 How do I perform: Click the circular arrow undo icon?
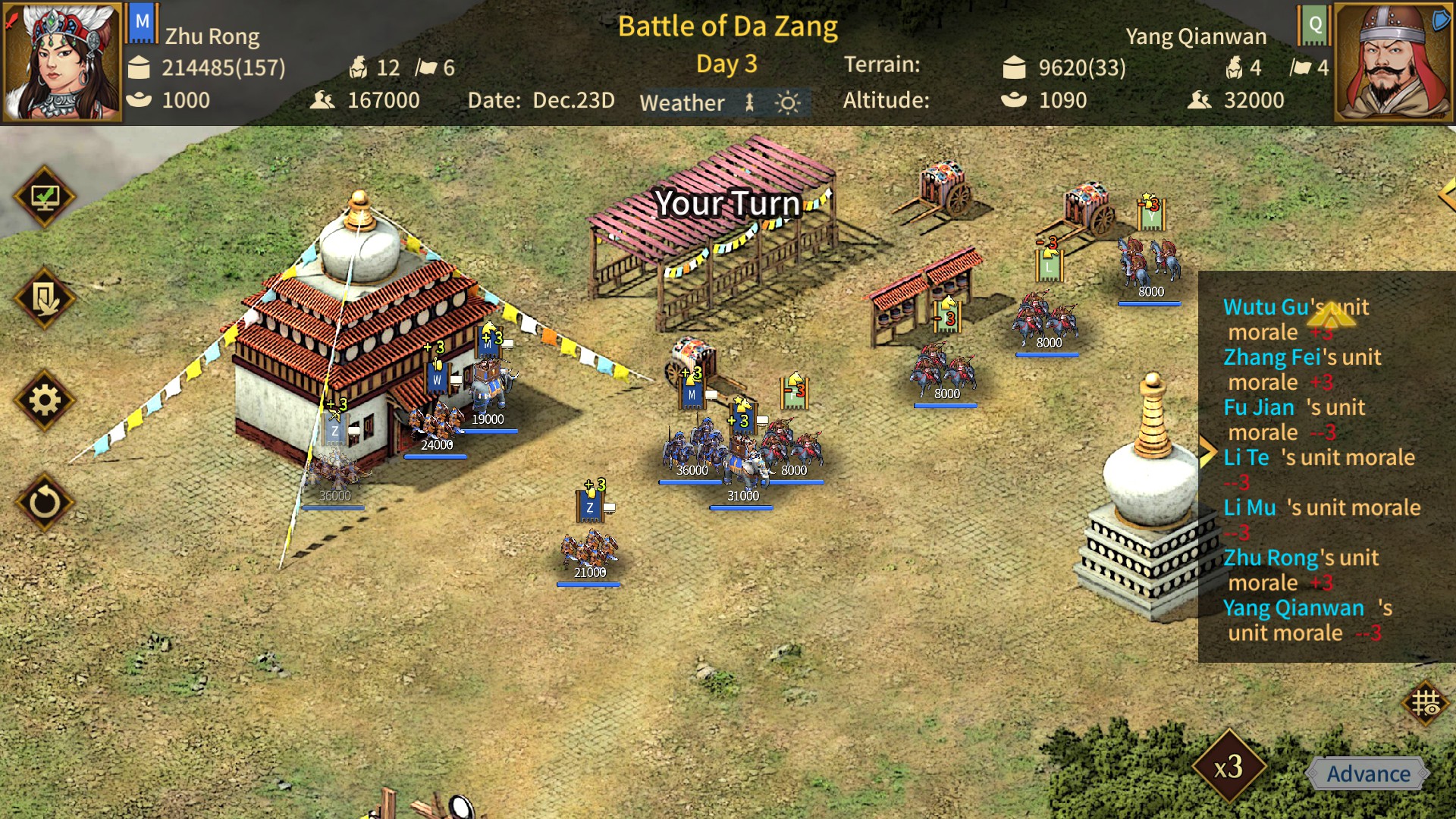tap(45, 501)
